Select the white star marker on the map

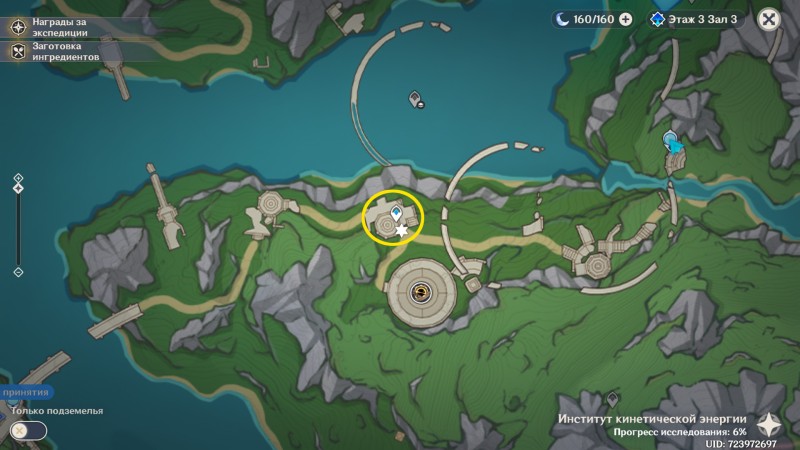pos(402,232)
